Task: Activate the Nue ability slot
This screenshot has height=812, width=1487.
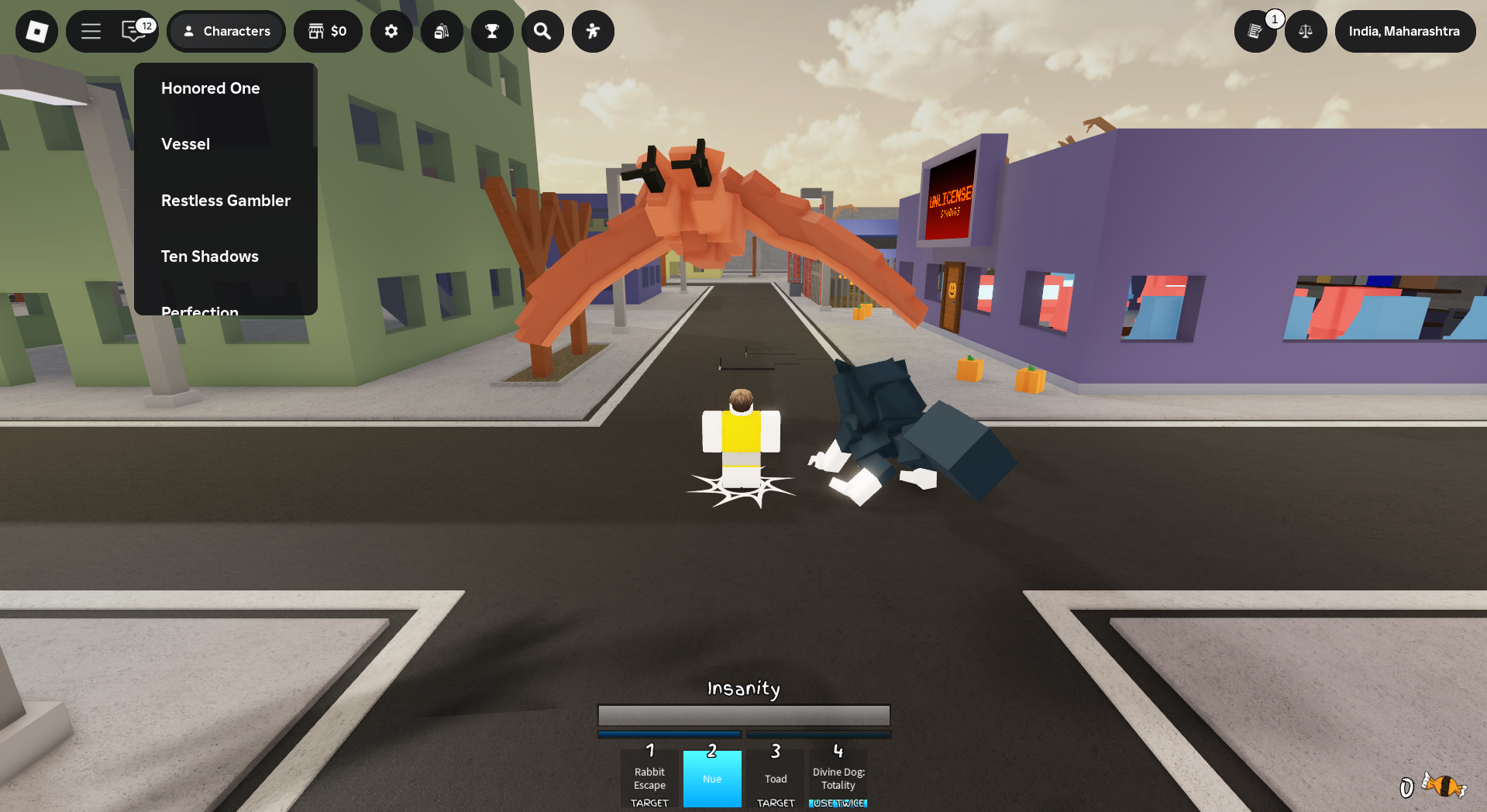Action: pos(712,779)
